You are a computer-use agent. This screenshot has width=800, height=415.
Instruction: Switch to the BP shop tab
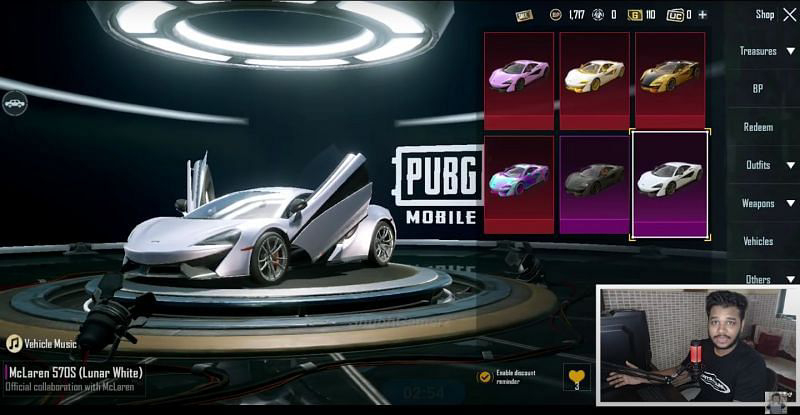(x=758, y=88)
